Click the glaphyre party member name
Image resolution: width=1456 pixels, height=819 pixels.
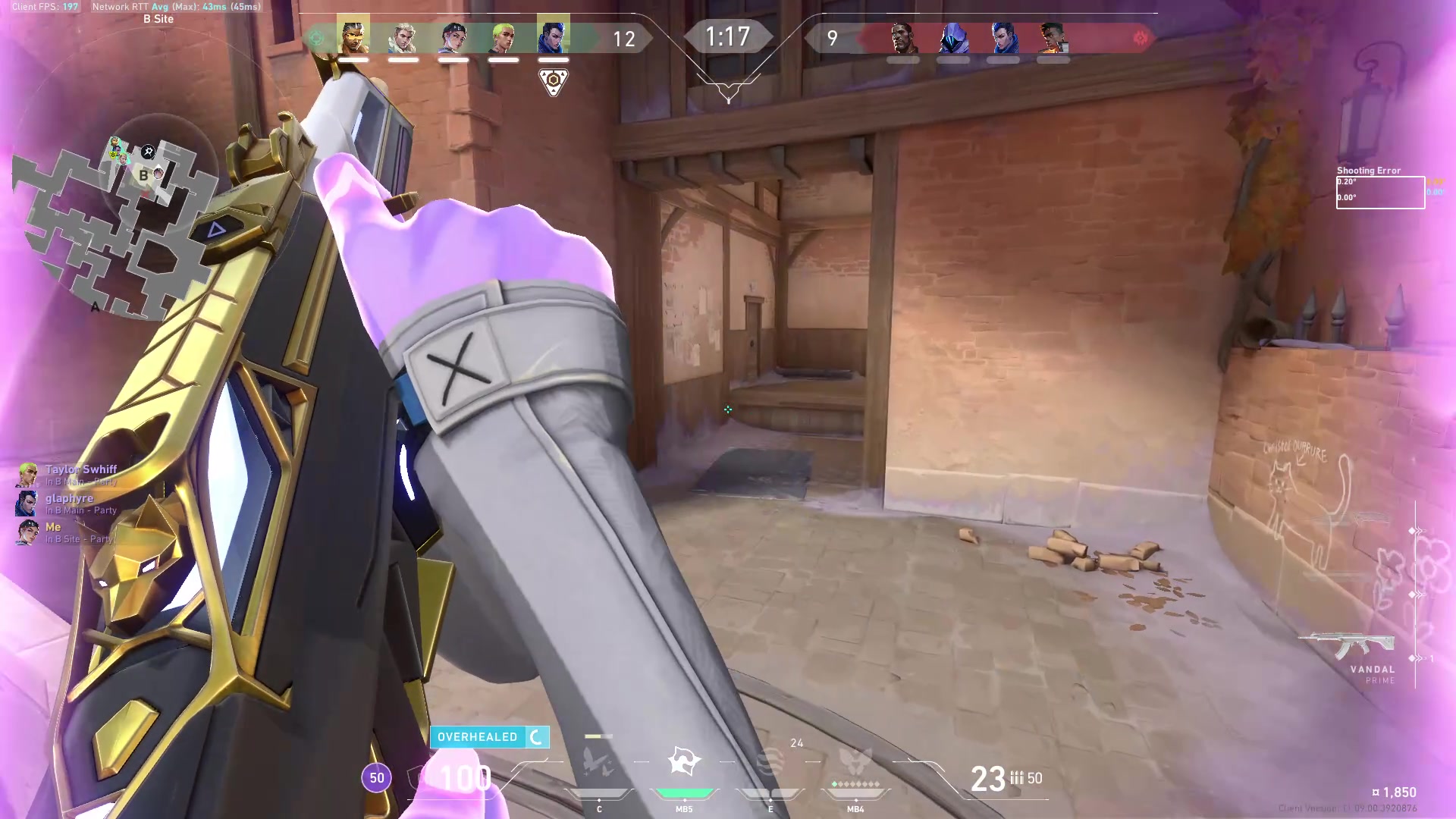[68, 498]
